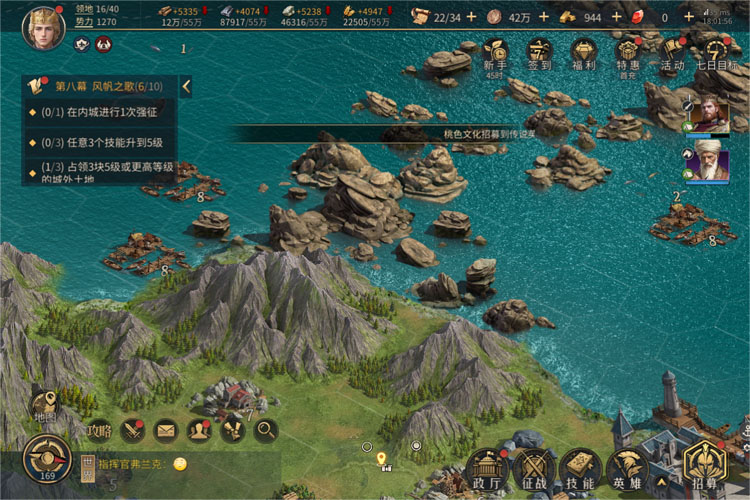Open the 技能 skills menu
750x500 pixels.
click(x=580, y=468)
